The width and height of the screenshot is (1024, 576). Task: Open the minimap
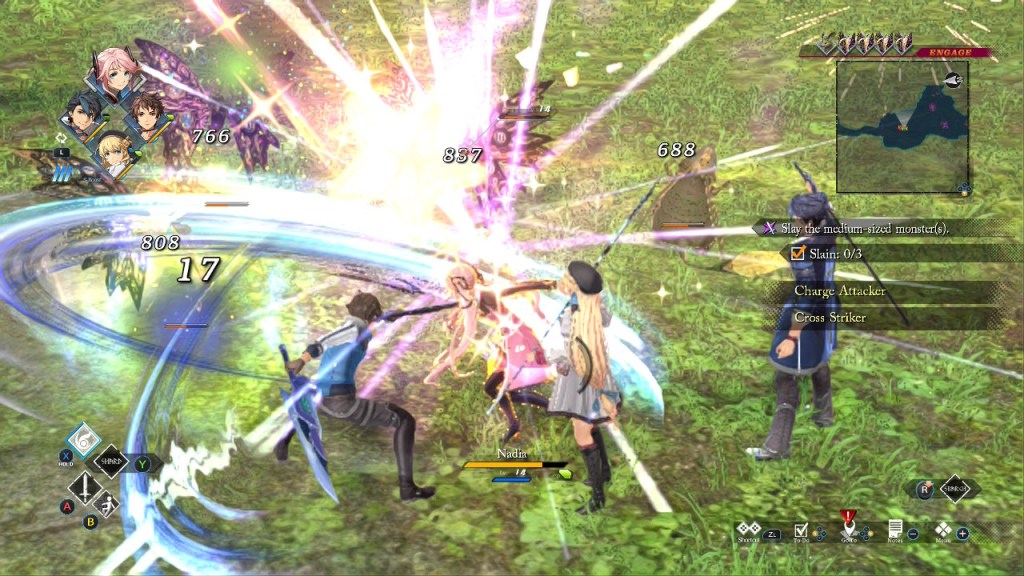901,126
